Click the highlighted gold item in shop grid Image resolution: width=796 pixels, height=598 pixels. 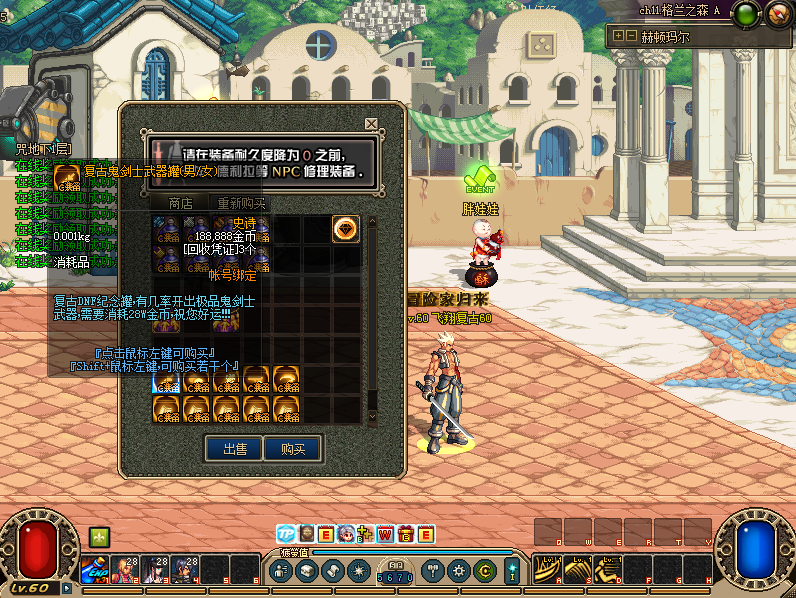(166, 381)
